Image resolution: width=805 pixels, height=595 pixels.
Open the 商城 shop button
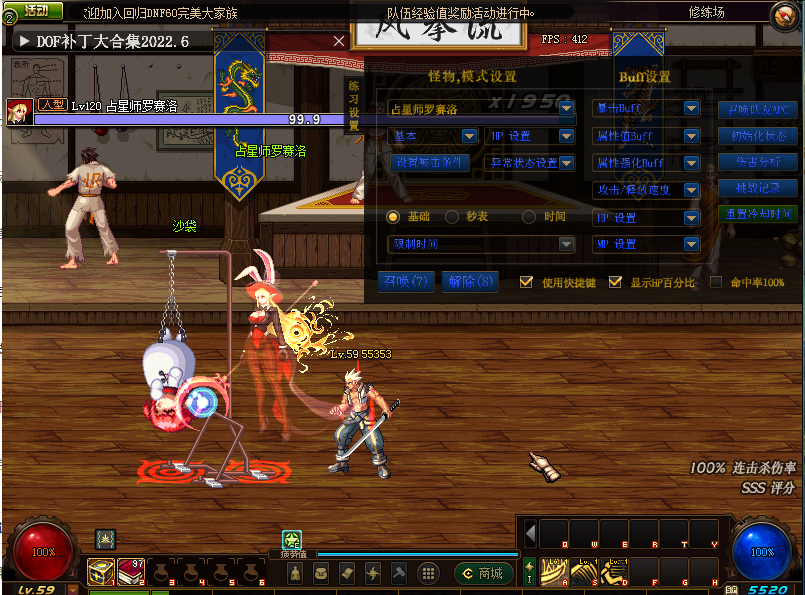click(484, 573)
